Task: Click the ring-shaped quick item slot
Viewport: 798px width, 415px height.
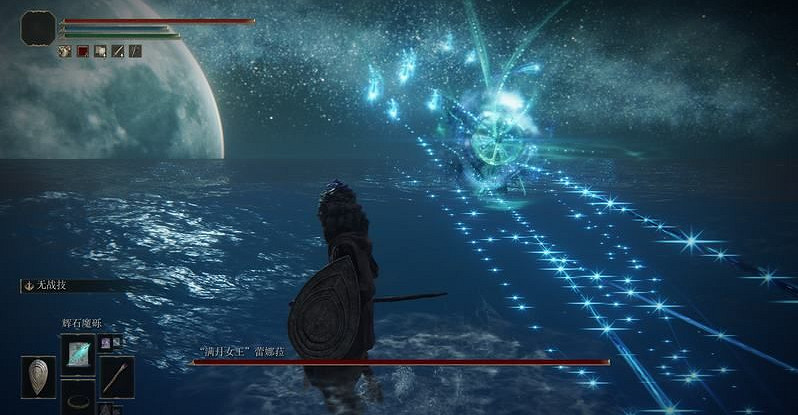Action: [x=77, y=401]
